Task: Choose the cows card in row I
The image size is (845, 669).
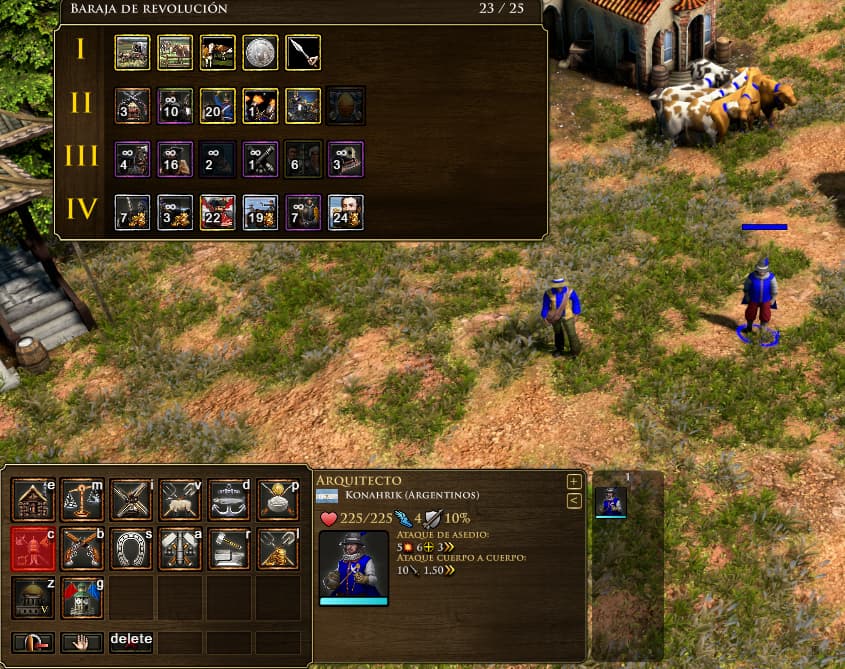Action: pyautogui.click(x=218, y=52)
